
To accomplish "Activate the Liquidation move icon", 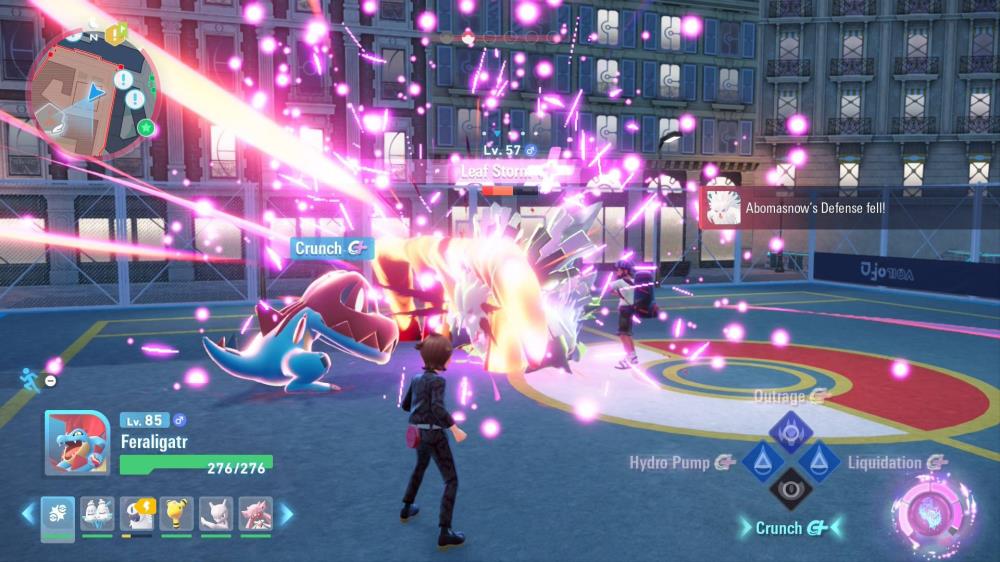I will click(x=818, y=462).
